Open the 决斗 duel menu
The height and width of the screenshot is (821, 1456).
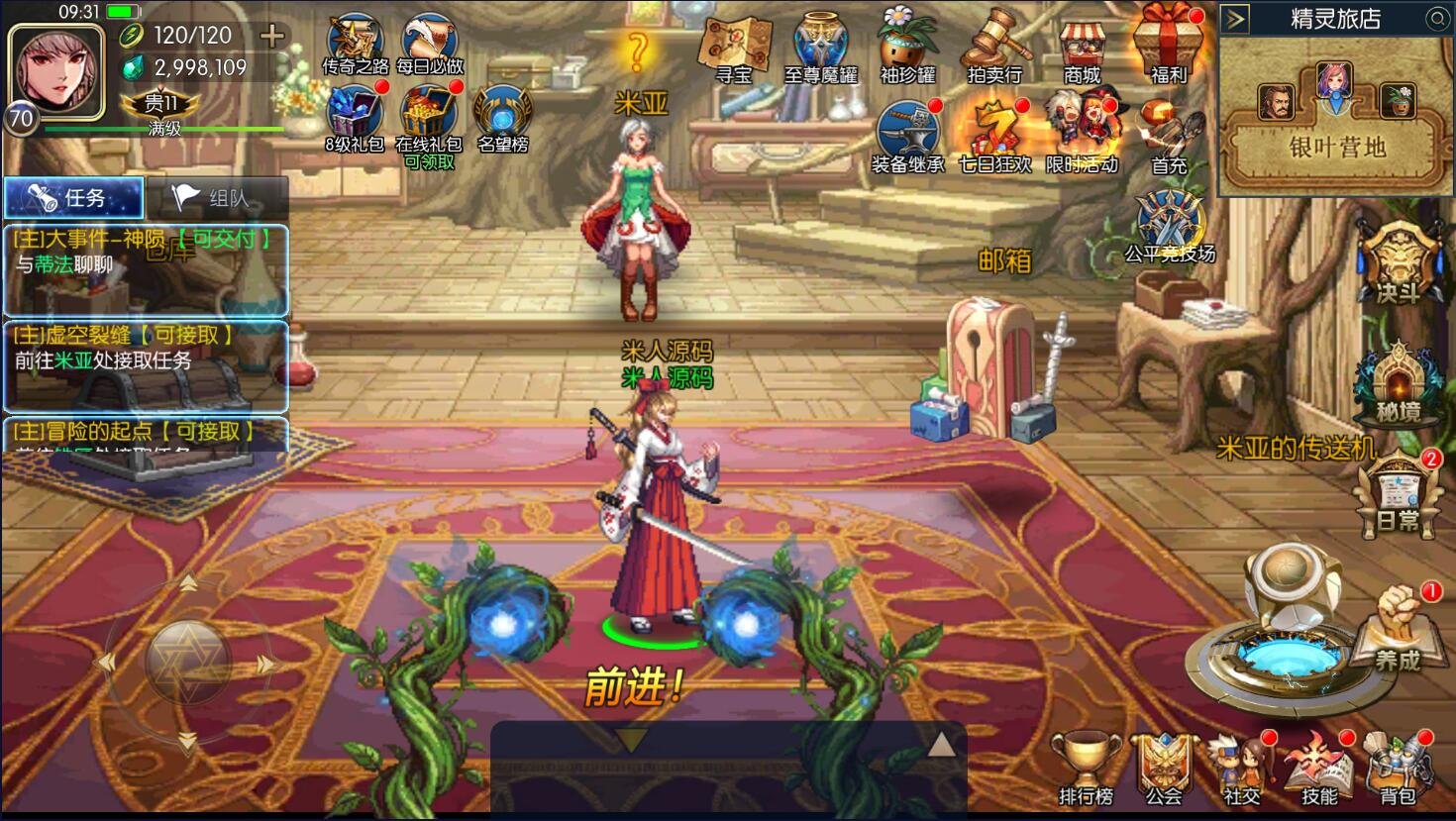[1398, 264]
